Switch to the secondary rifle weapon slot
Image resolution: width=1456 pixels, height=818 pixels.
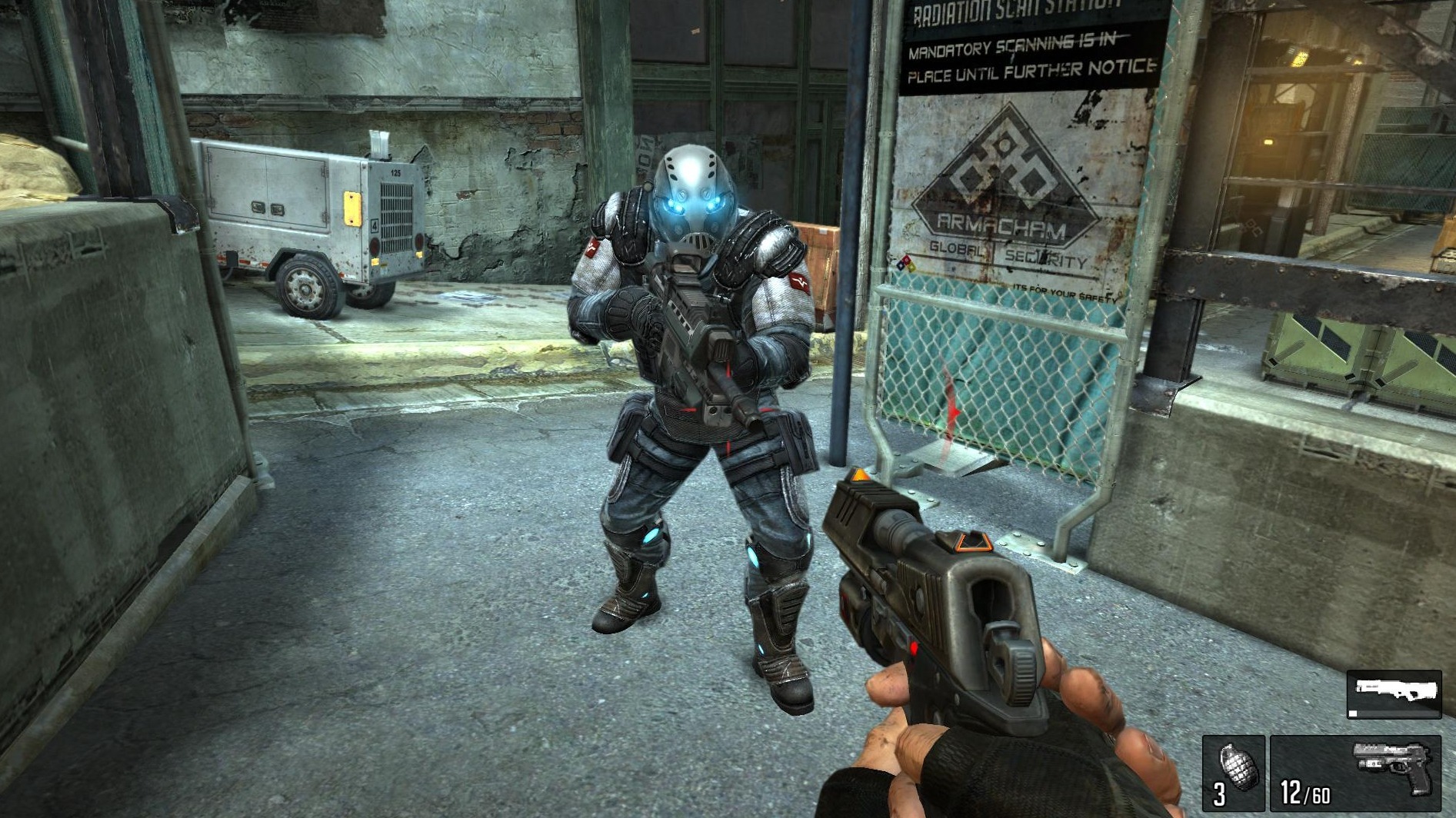pos(1394,693)
